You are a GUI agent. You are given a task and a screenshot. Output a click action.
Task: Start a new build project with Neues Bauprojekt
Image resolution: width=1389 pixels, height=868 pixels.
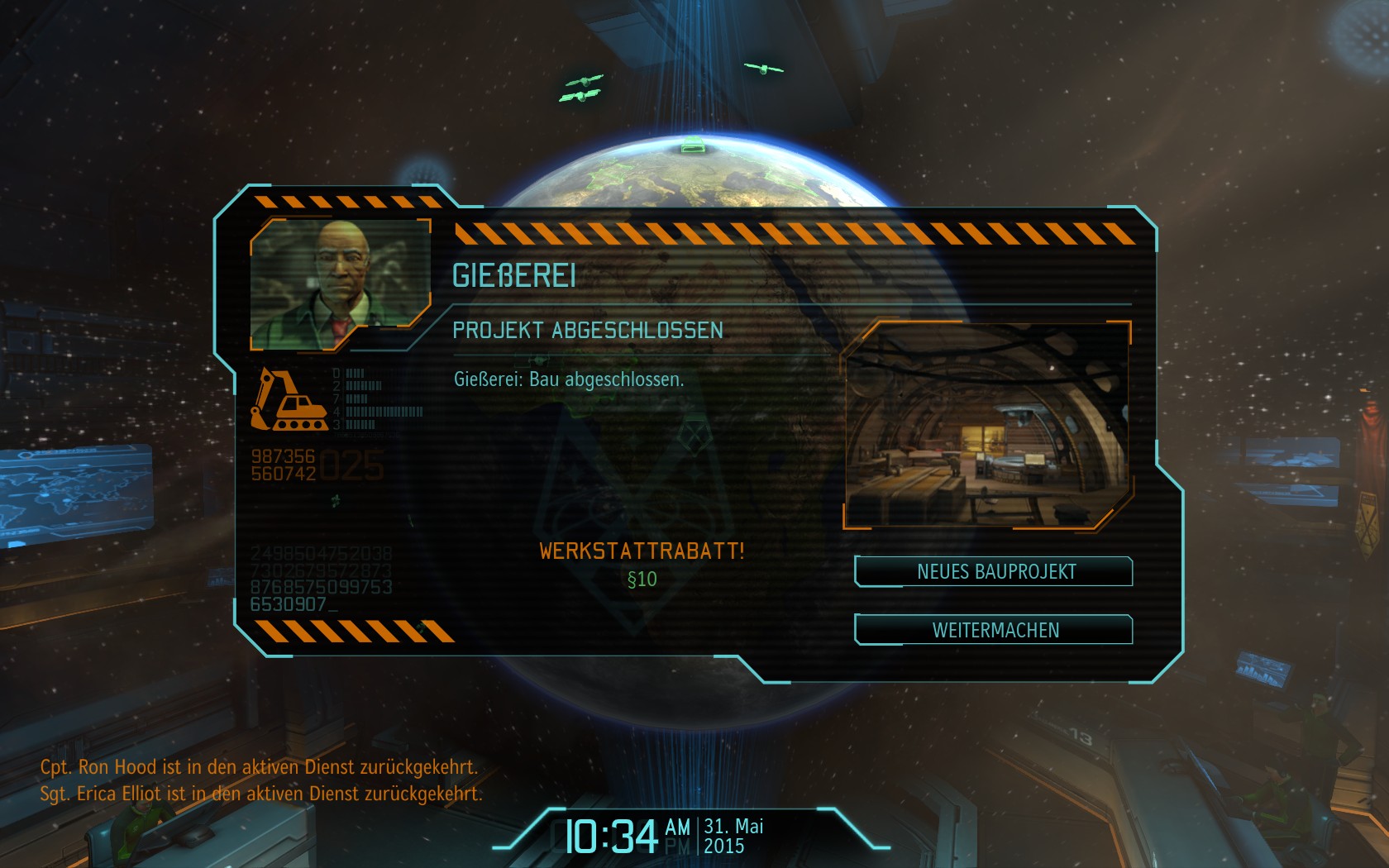click(995, 571)
